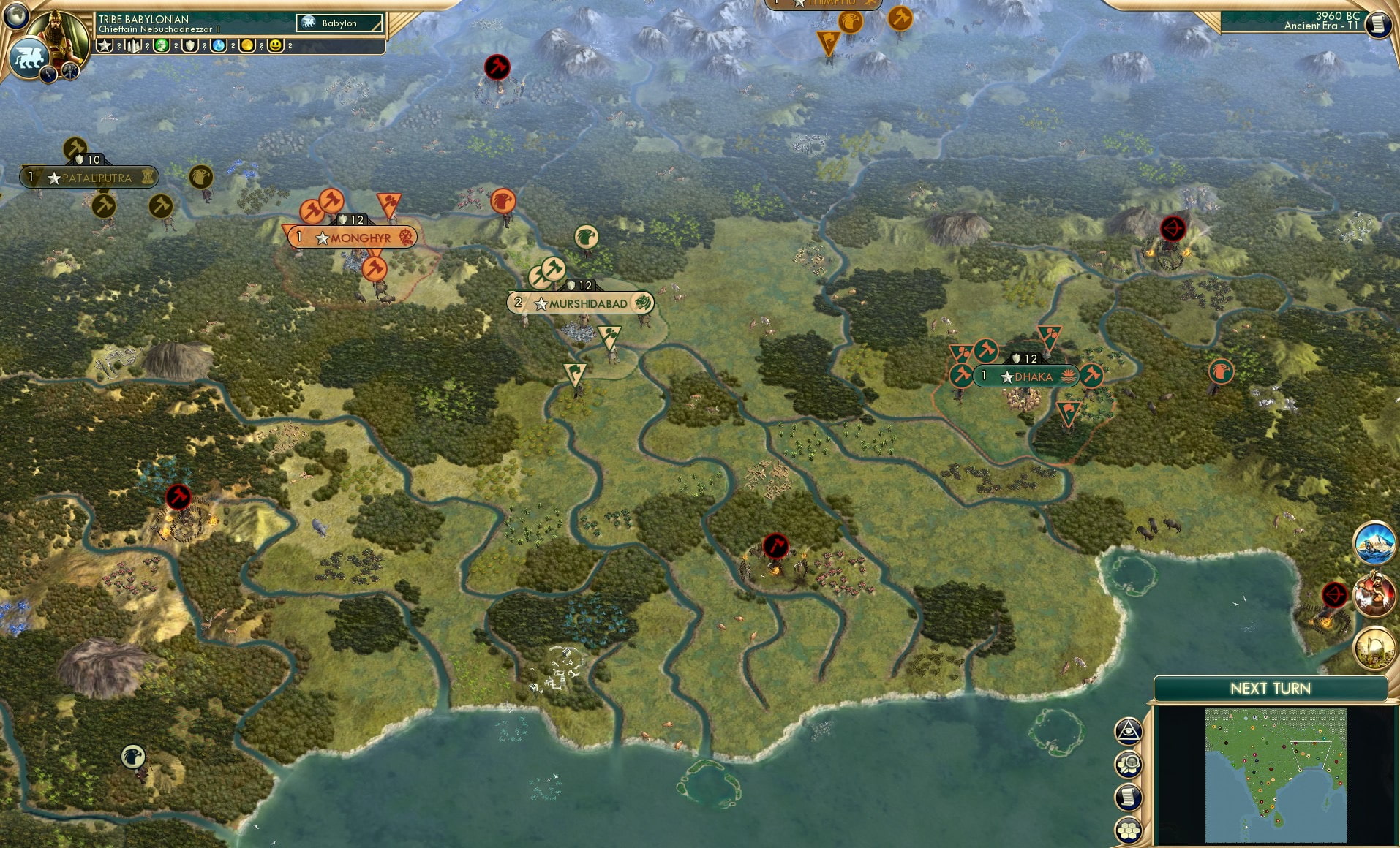Select the Dhaka city banner

point(1027,376)
